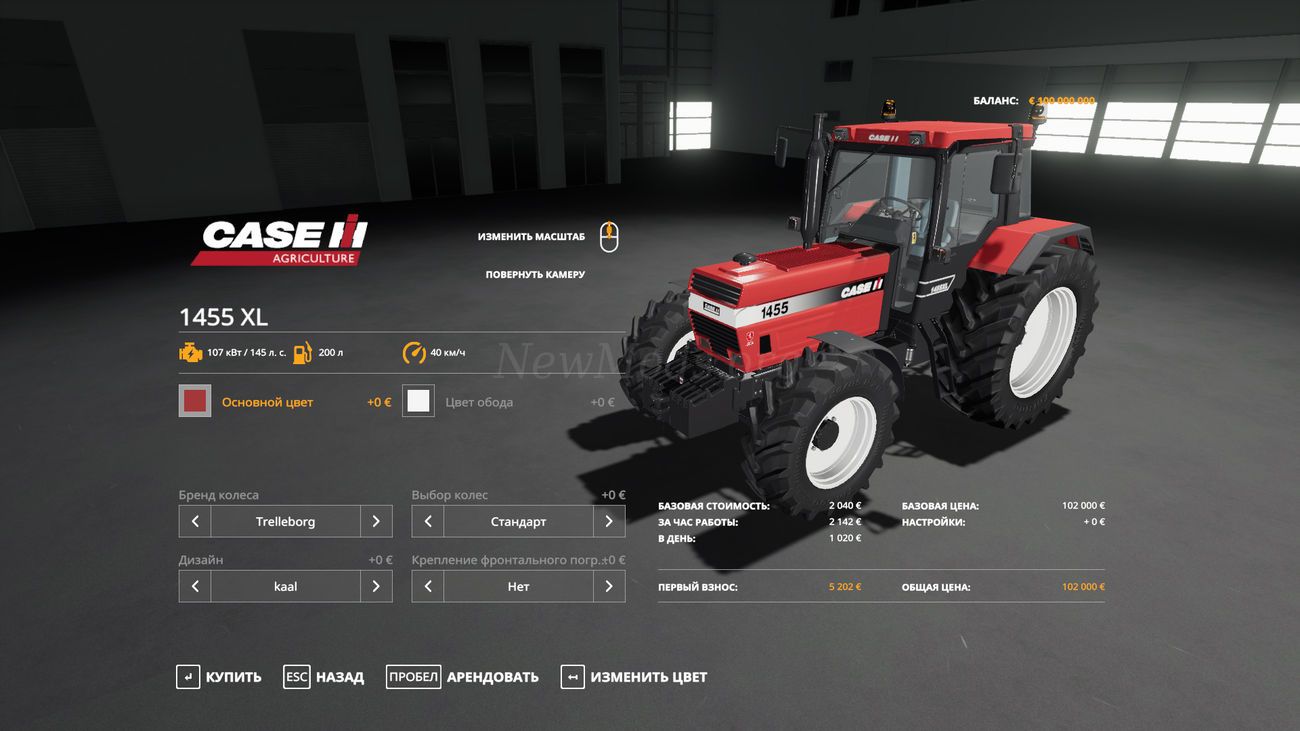Select the red main color swatch

pos(195,401)
